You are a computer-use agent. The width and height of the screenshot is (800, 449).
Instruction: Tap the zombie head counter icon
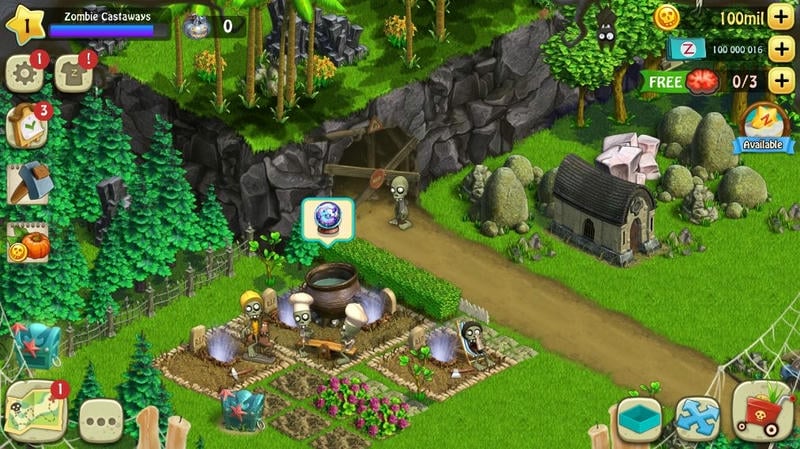(x=200, y=25)
